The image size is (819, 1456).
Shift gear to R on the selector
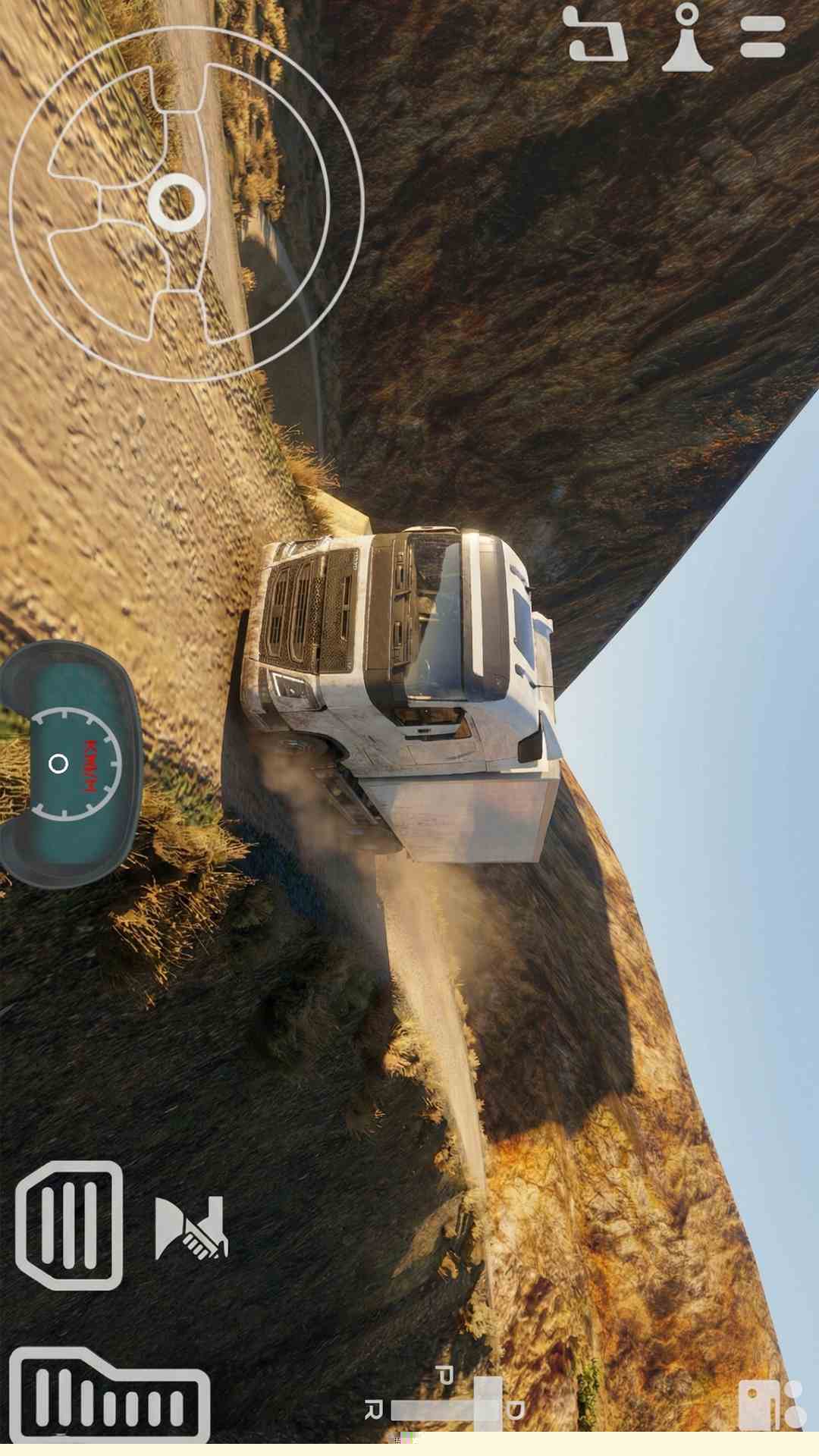373,1410
